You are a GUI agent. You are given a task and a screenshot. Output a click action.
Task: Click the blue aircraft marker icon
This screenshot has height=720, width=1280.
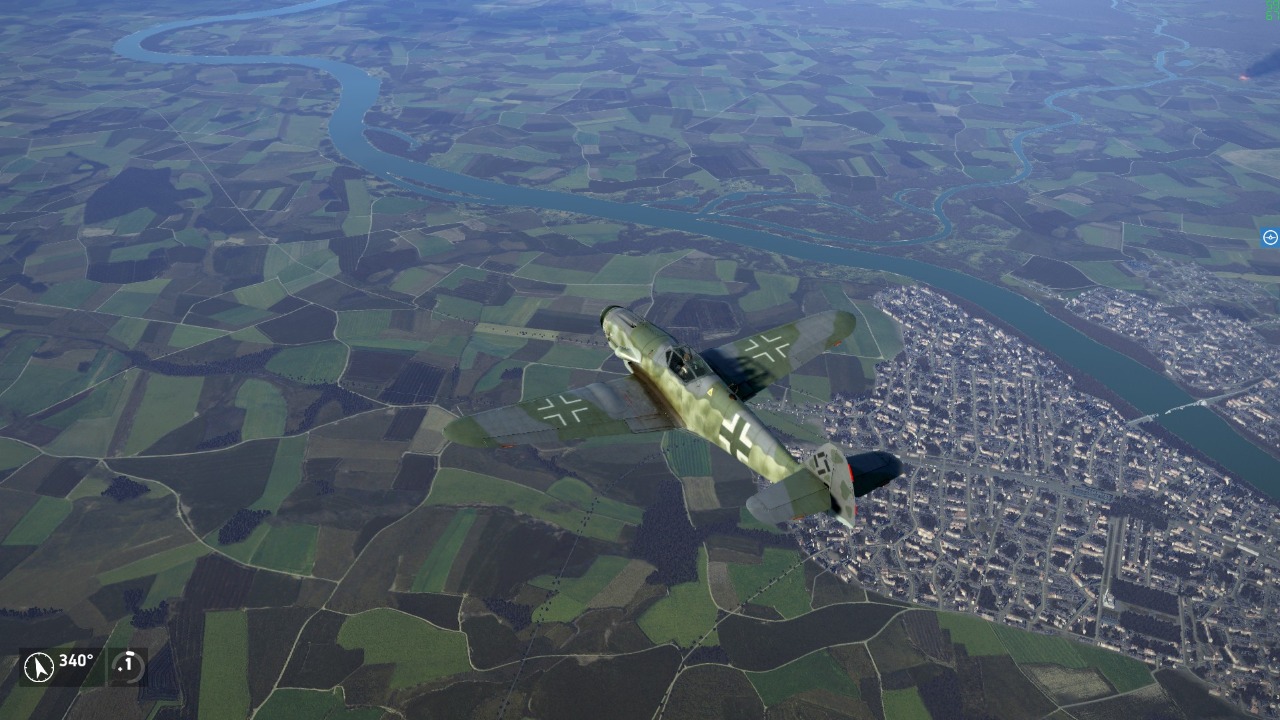(1270, 238)
